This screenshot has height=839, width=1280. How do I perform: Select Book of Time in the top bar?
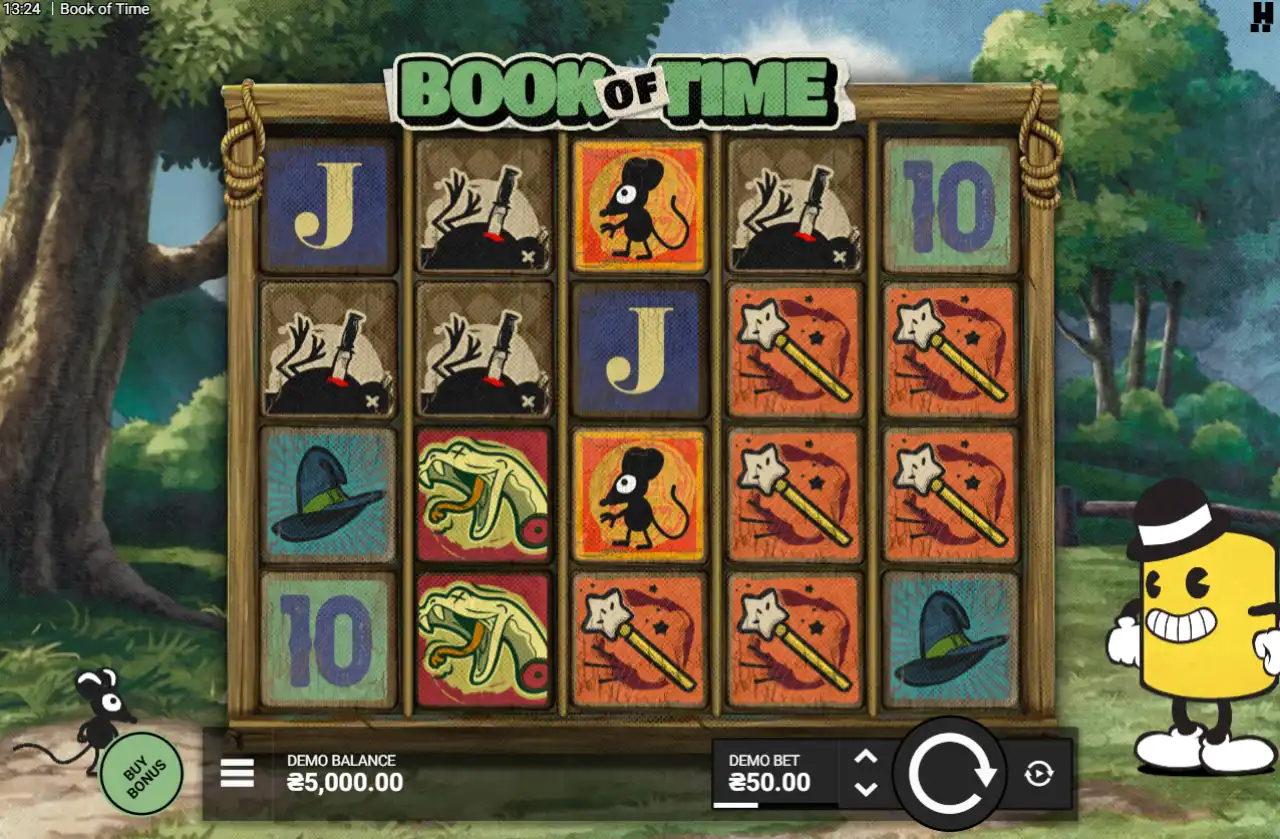104,9
